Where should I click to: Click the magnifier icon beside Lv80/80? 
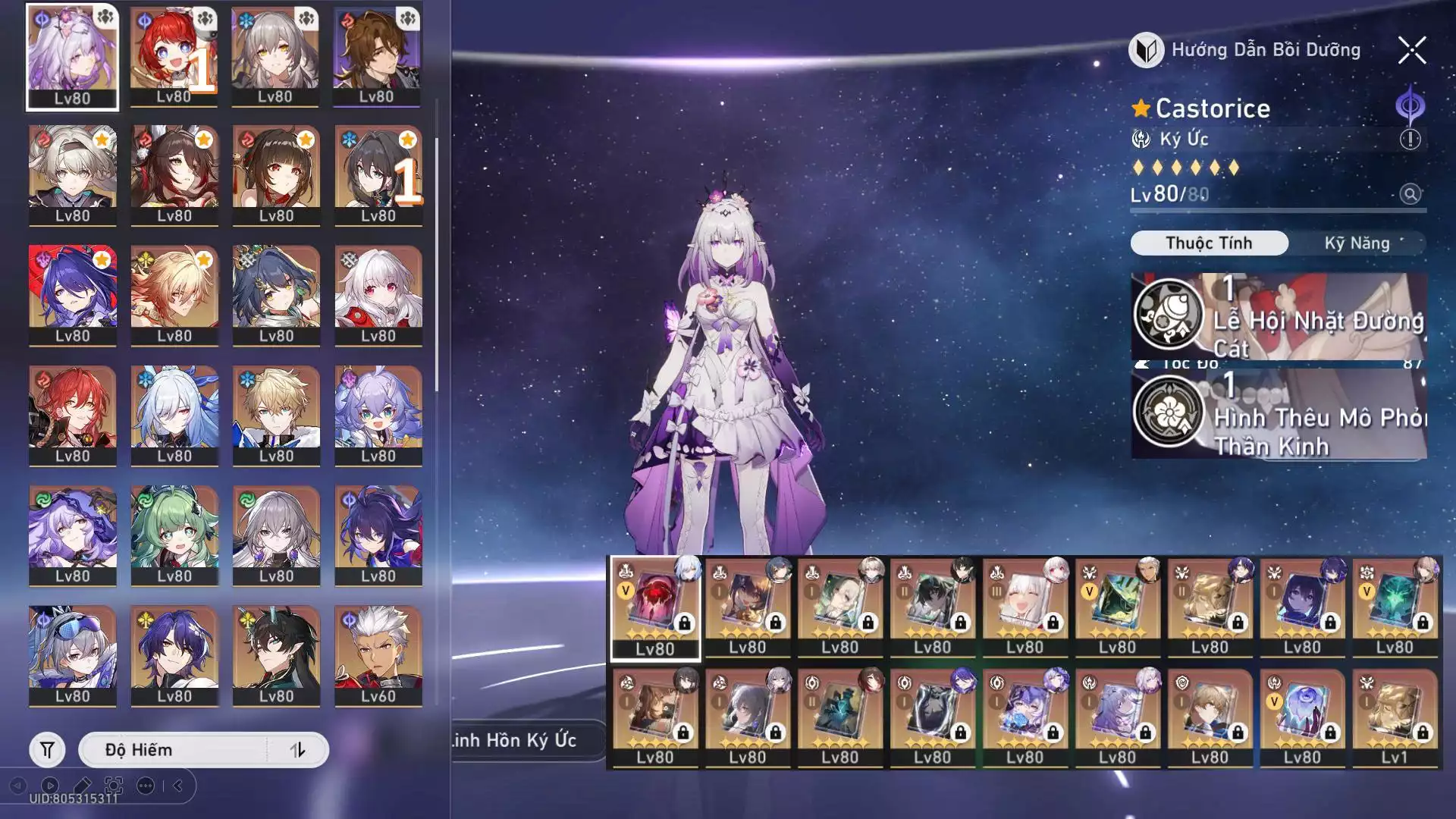coord(1410,194)
